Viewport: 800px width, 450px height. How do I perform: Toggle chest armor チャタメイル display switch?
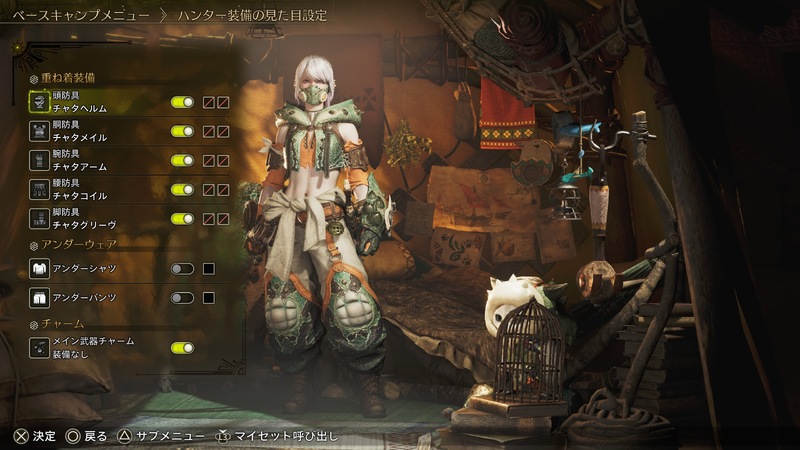(x=182, y=131)
